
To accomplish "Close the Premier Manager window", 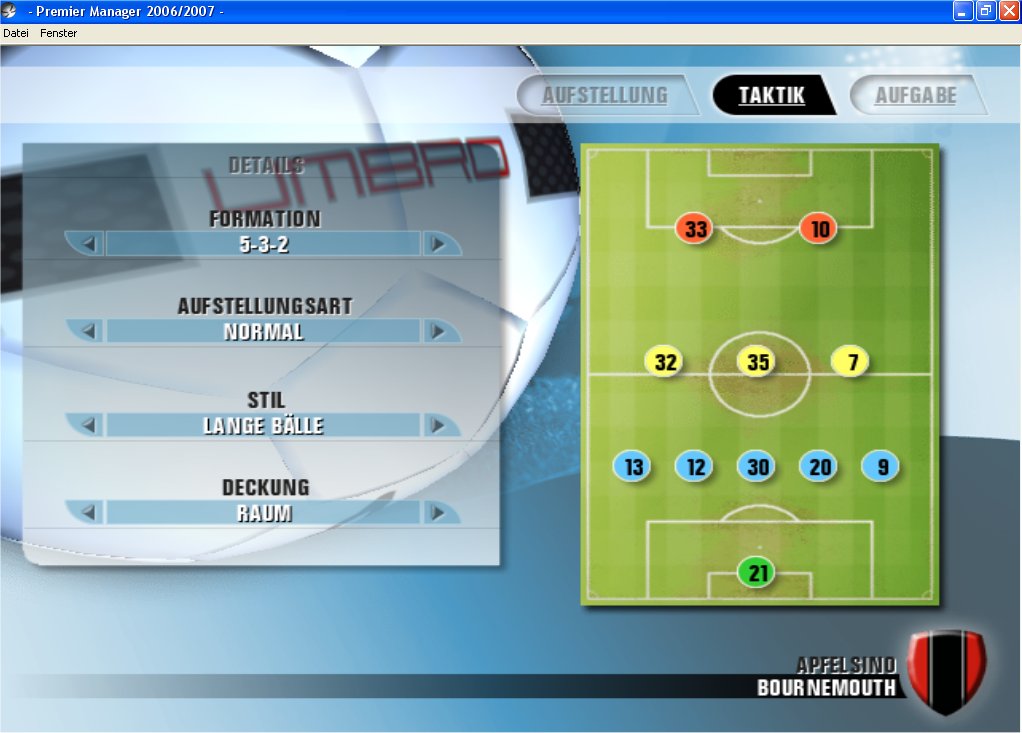I will click(x=1008, y=11).
